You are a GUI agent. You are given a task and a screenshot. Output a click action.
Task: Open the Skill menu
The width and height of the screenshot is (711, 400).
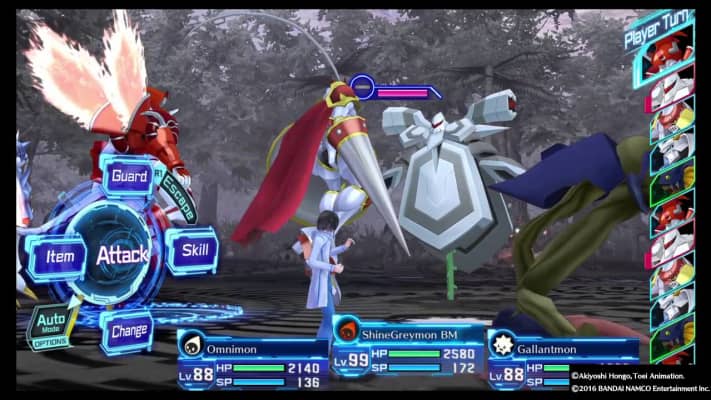[191, 250]
